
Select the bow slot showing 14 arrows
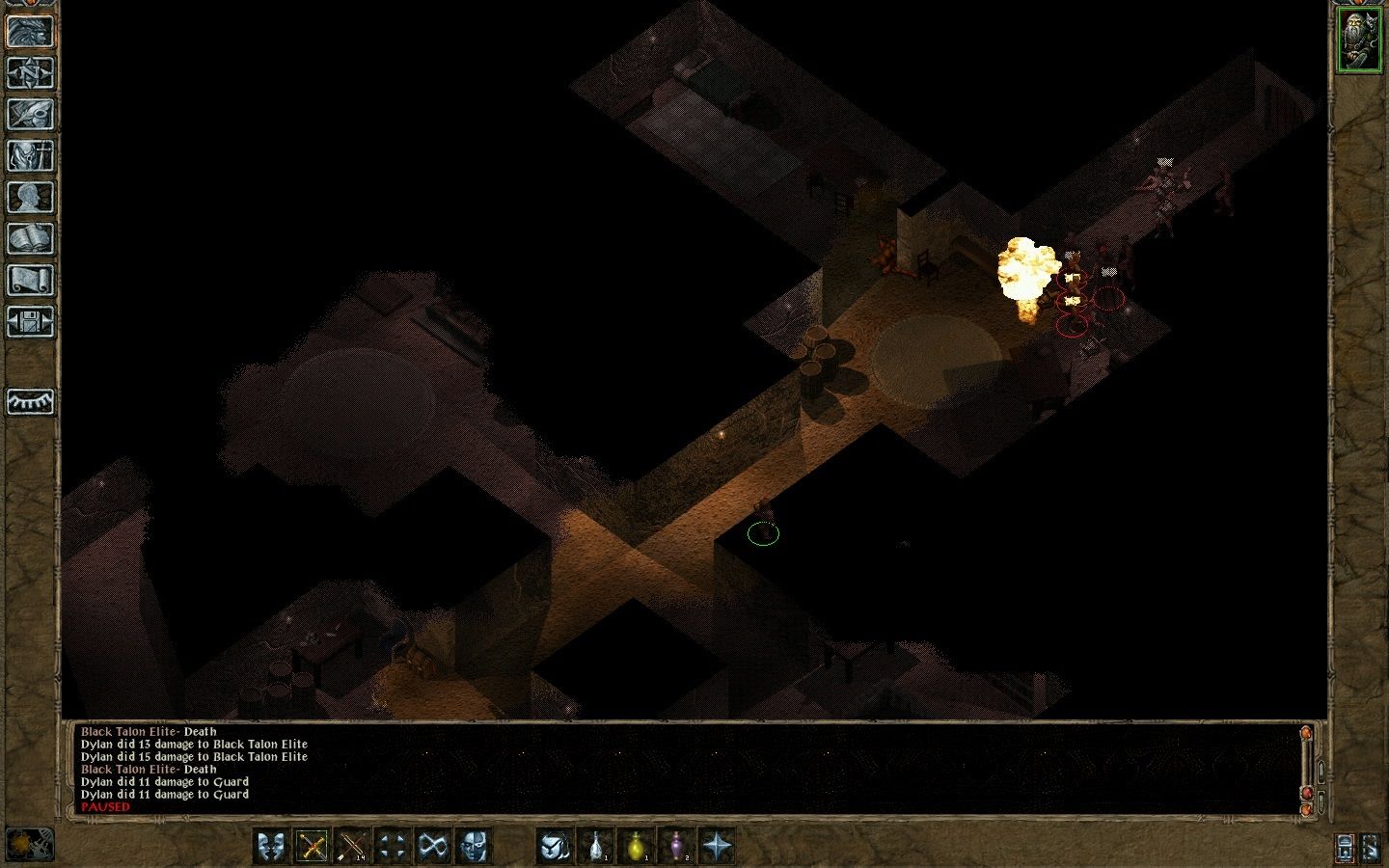pyautogui.click(x=351, y=847)
